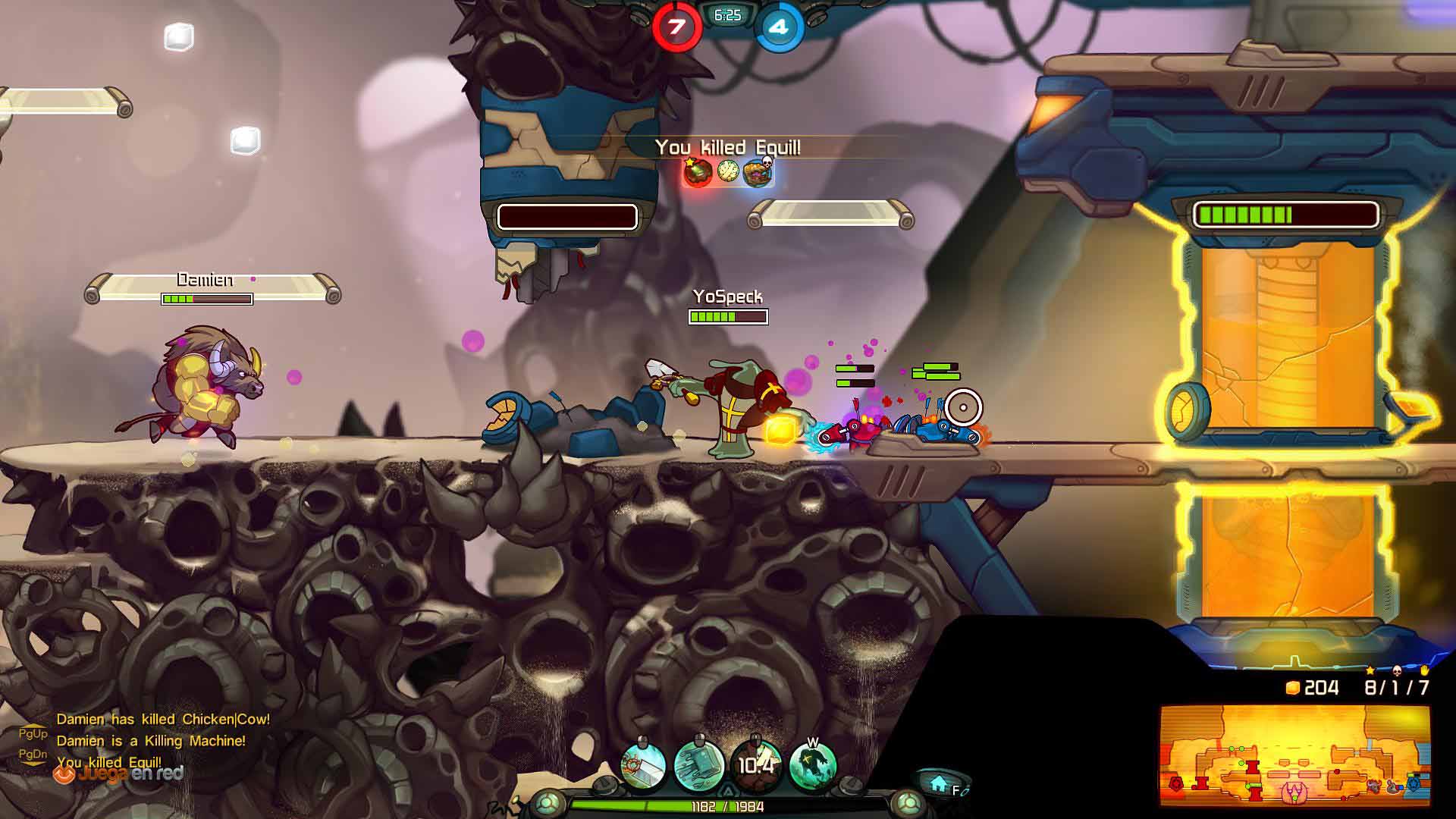Viewport: 1456px width, 819px height.
Task: Click the killer portrait with gold star
Action: (698, 172)
